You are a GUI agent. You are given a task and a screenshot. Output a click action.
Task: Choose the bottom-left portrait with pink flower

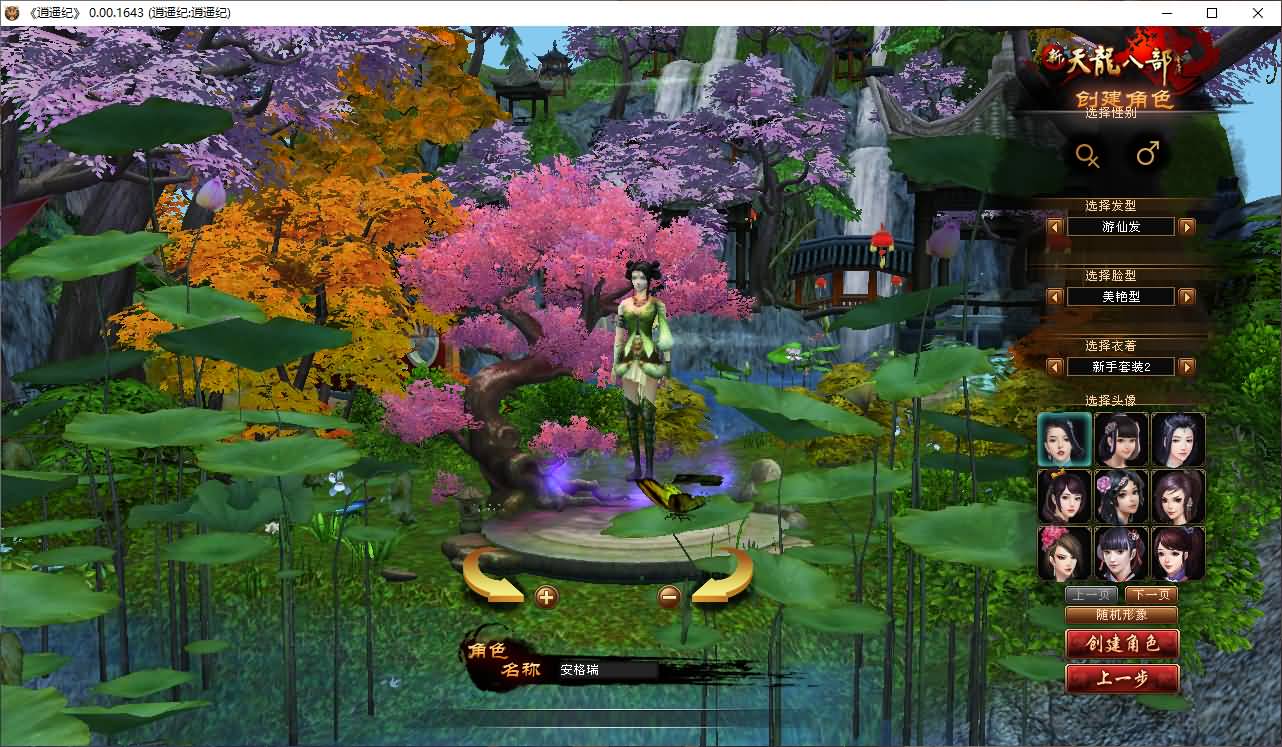point(1064,554)
